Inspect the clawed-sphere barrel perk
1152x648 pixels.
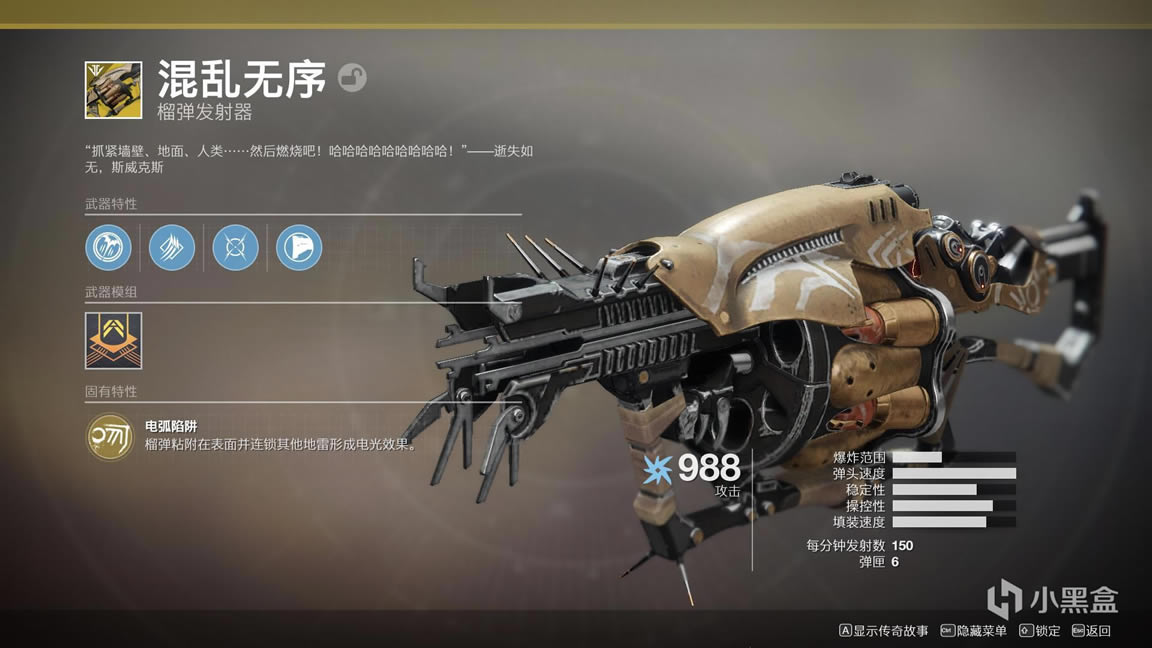pos(108,247)
